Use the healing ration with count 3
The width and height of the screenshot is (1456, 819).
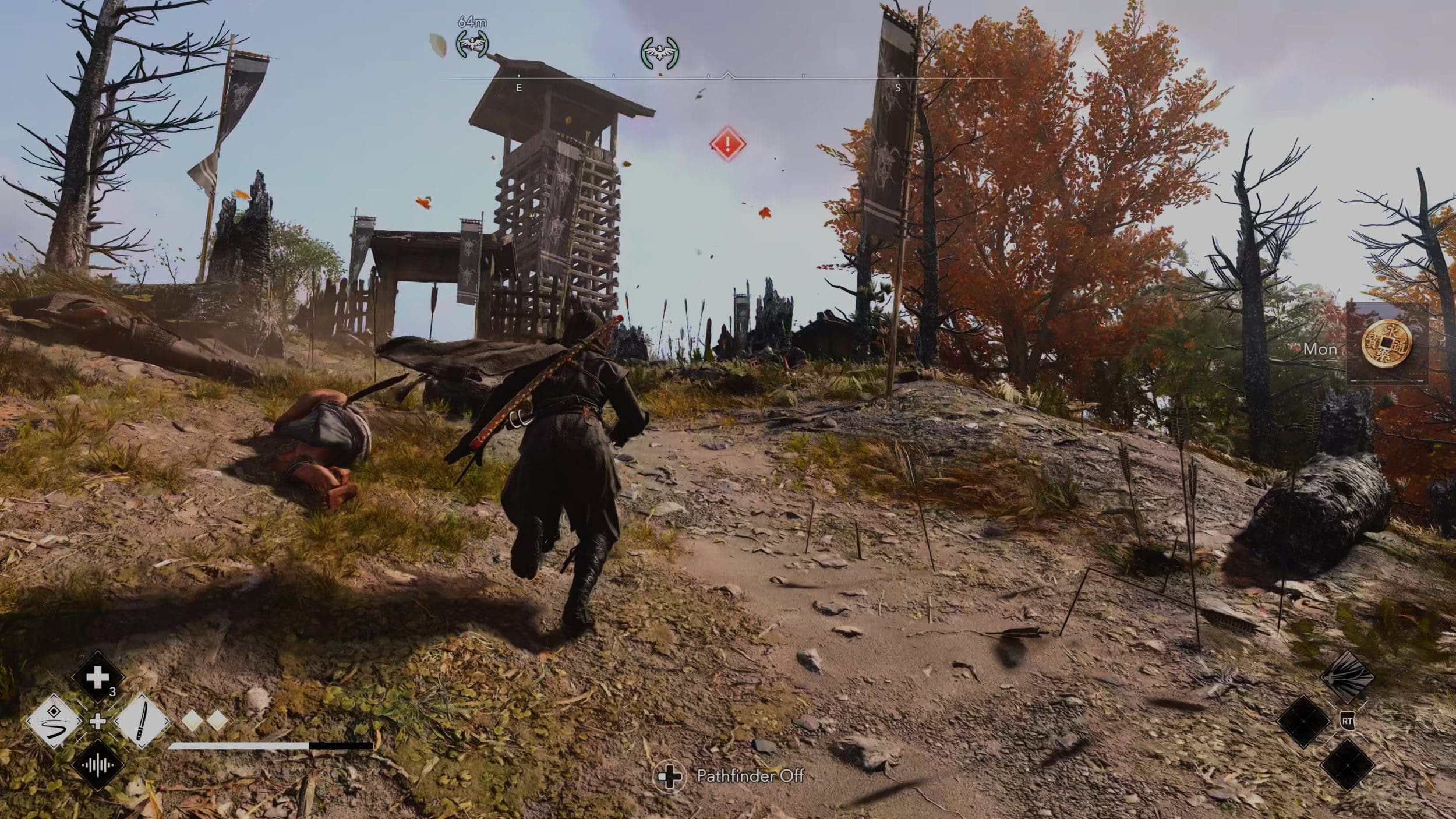click(97, 677)
